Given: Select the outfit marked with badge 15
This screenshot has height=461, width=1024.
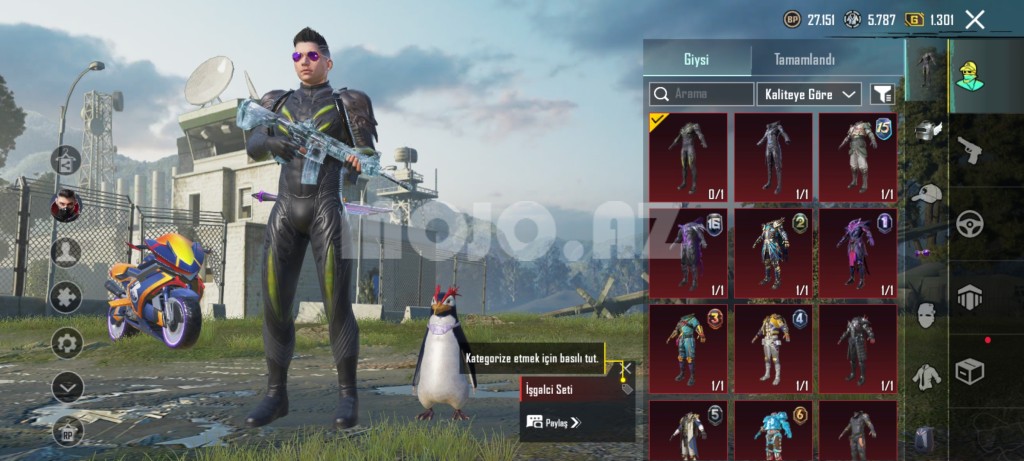Looking at the screenshot, I should [x=857, y=156].
